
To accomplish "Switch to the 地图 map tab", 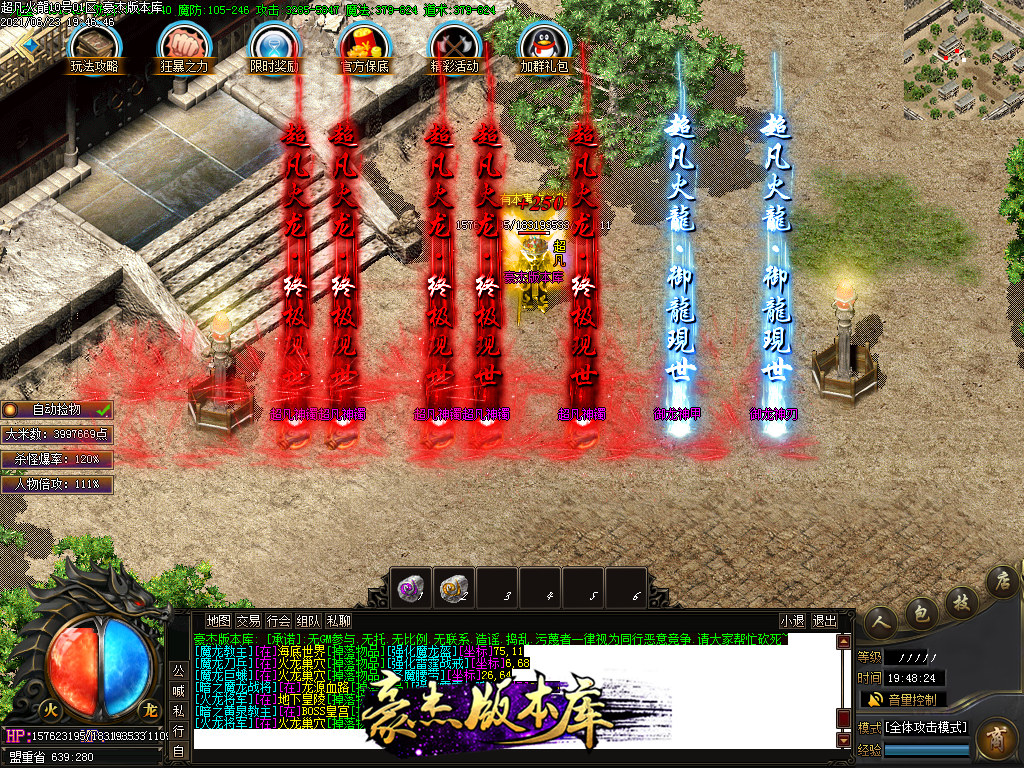I will [x=218, y=621].
